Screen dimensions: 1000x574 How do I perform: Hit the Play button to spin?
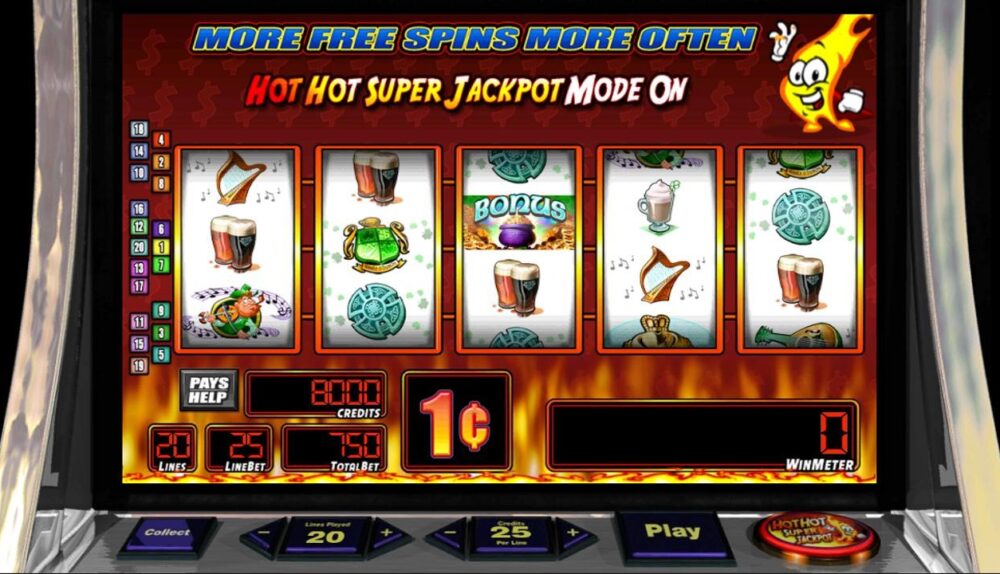coord(673,534)
